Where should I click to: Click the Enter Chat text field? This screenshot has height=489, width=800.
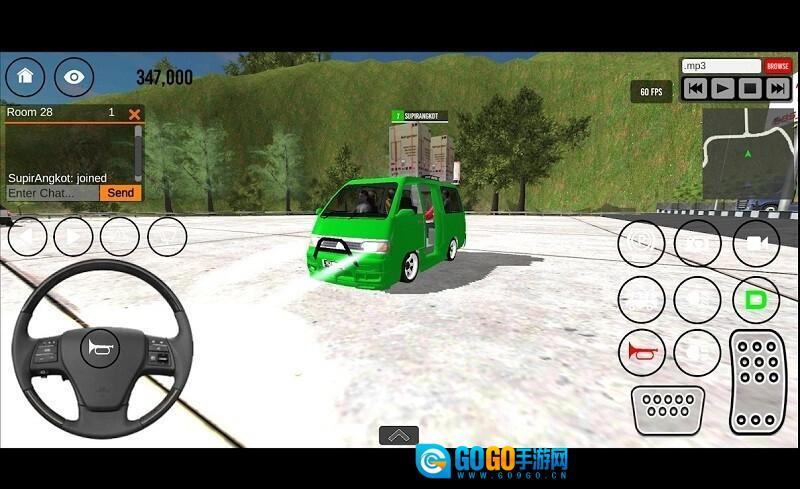coord(52,192)
